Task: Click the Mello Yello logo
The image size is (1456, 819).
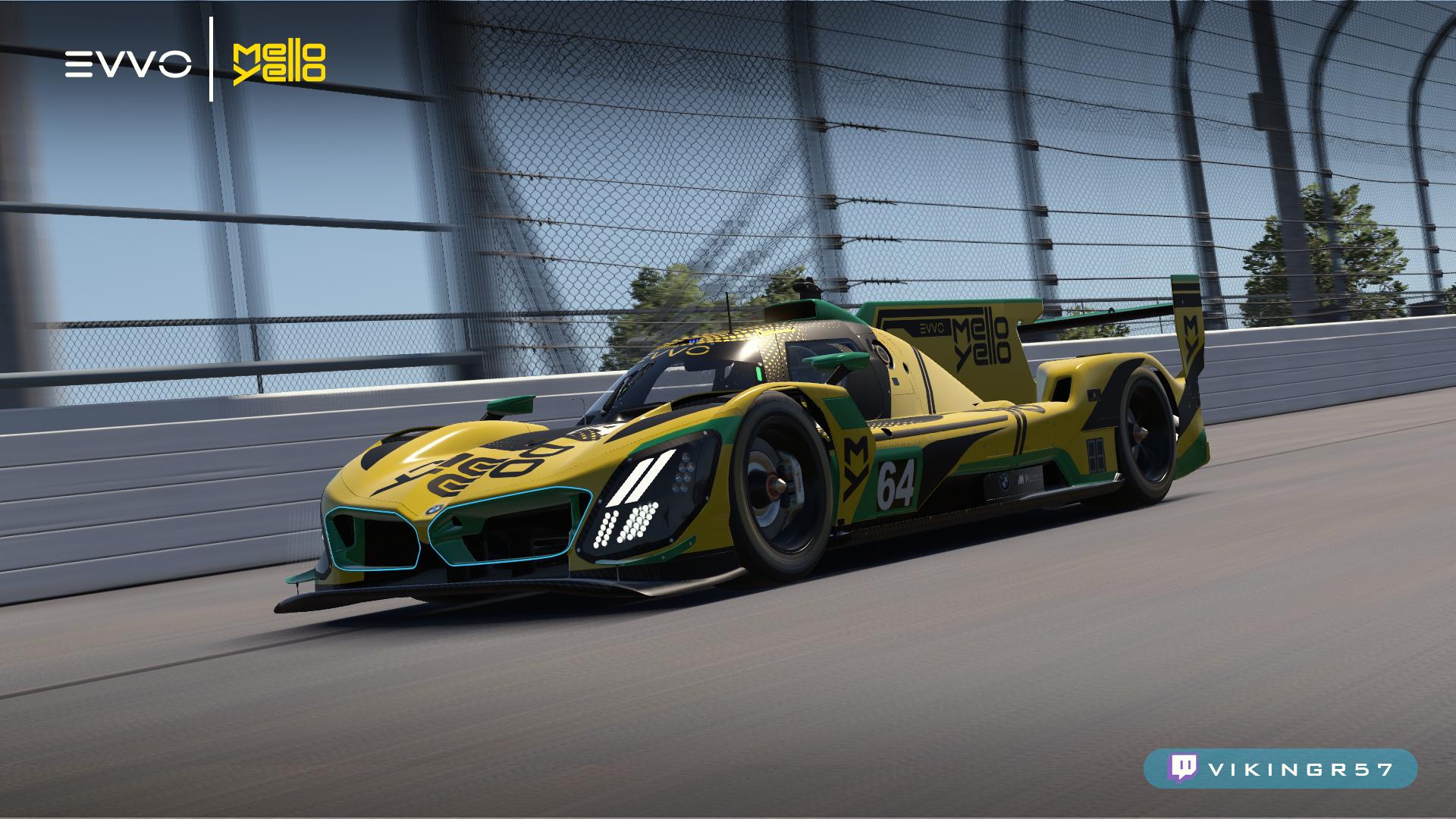Action: (279, 64)
